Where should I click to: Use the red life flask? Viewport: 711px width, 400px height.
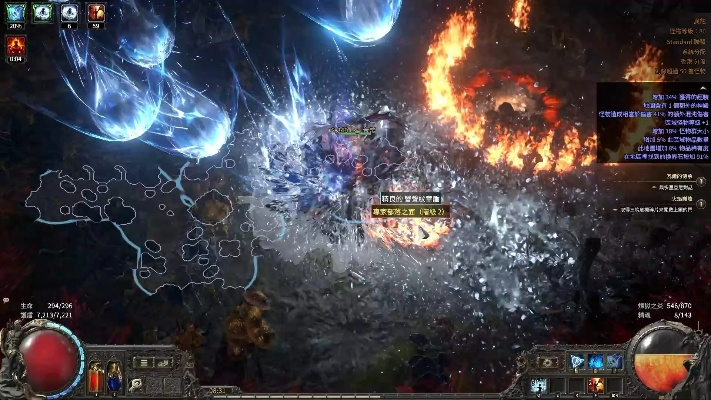96,376
